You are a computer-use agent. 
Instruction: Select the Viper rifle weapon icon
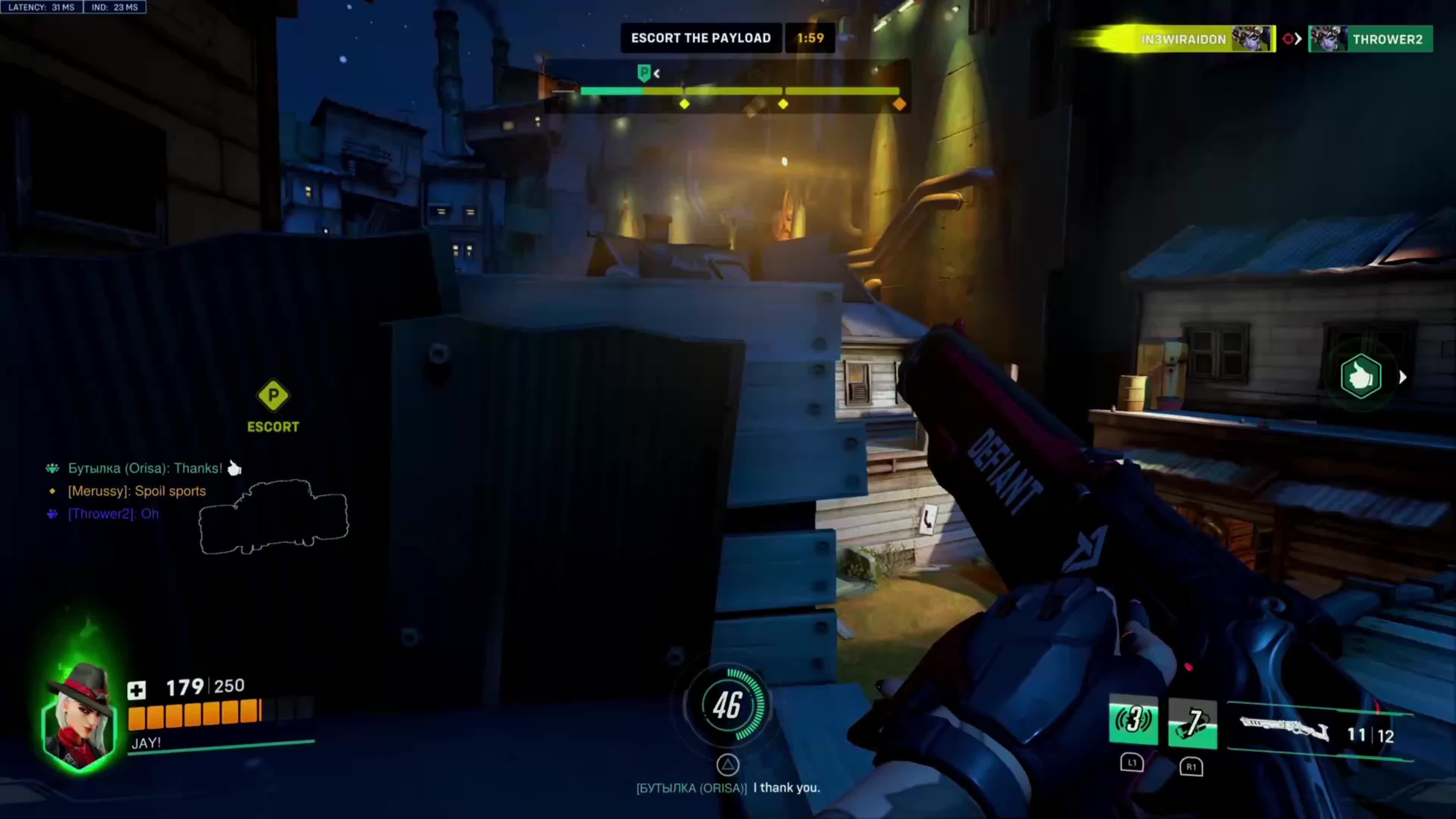tap(1283, 729)
